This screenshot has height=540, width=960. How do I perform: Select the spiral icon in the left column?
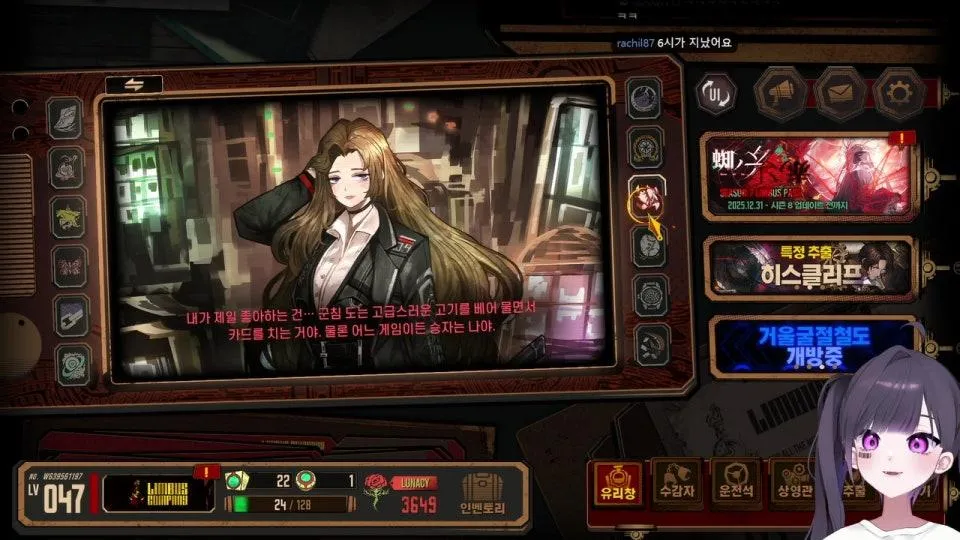click(72, 362)
